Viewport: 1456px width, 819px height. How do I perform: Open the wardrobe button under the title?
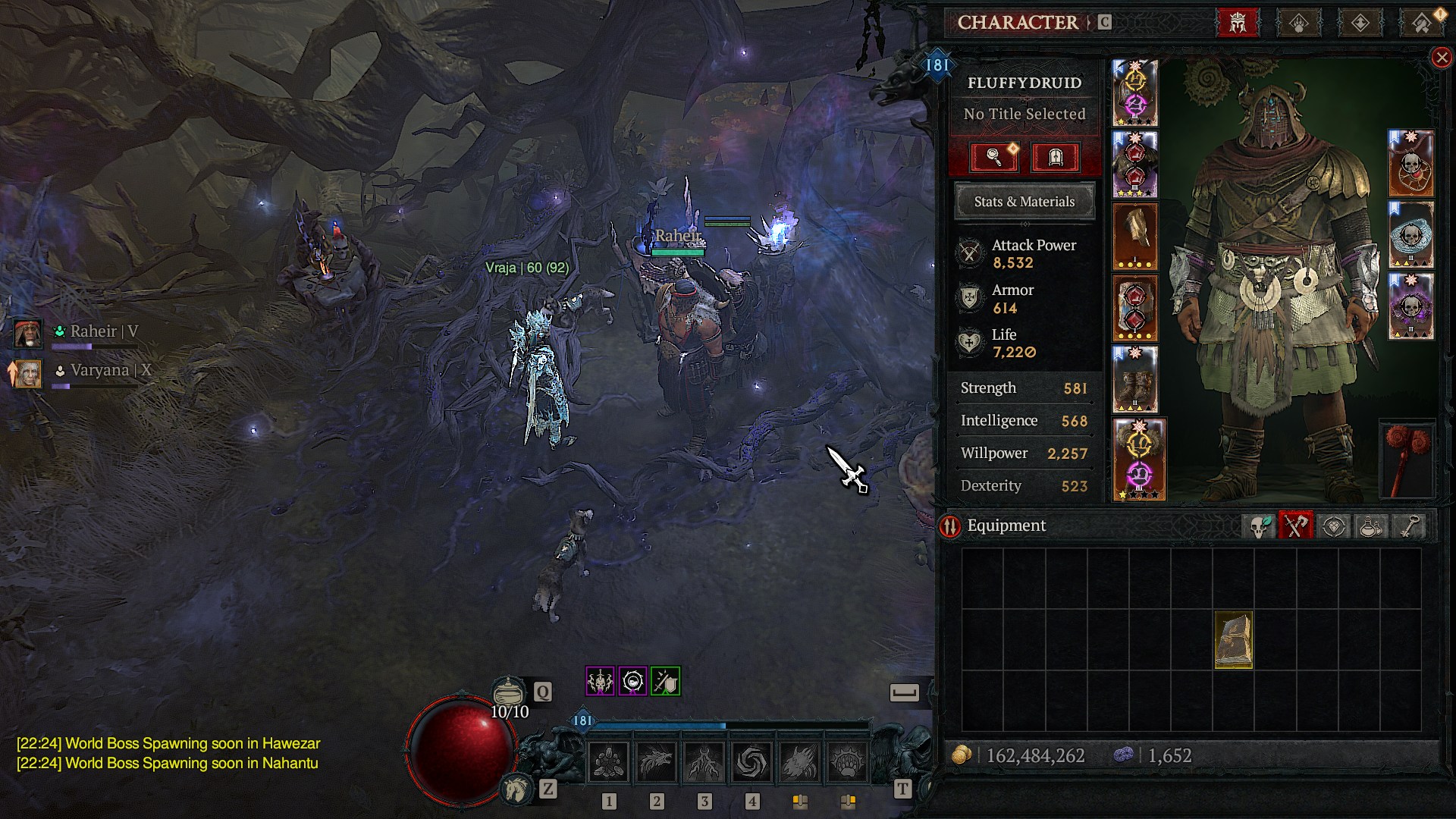tap(1055, 157)
